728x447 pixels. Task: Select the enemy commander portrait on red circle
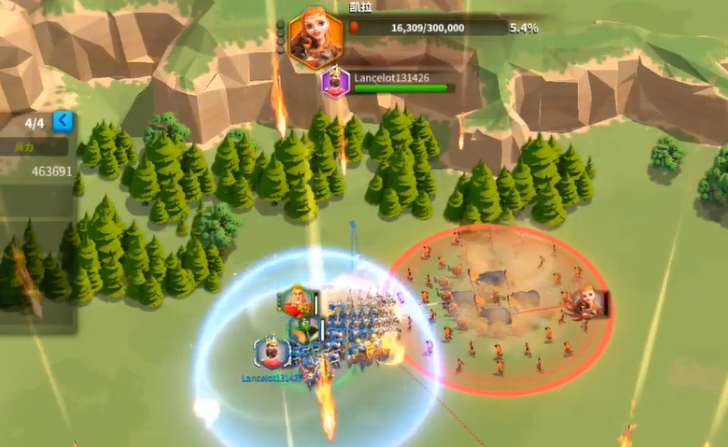[587, 301]
